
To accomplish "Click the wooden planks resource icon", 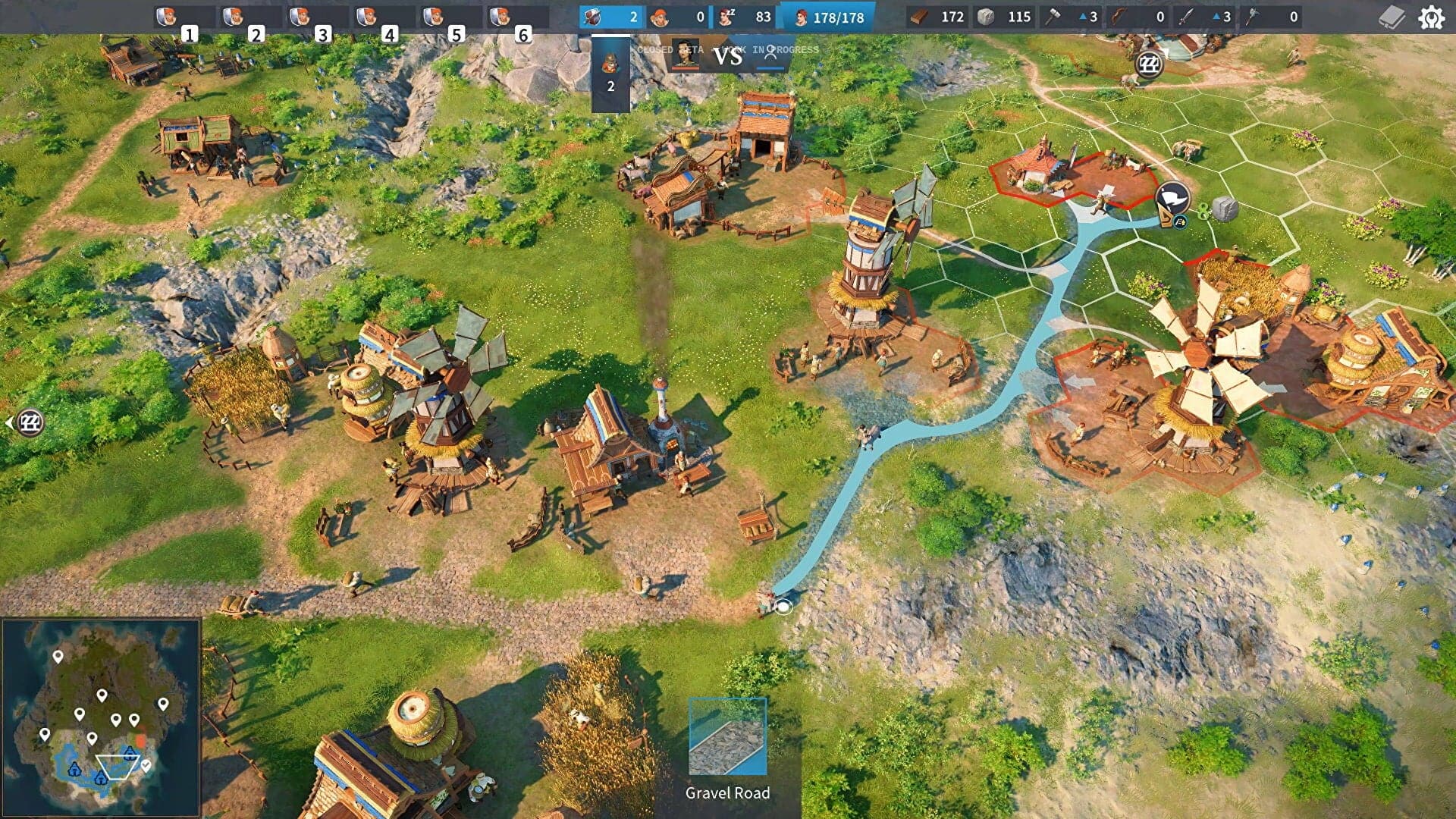I will tap(920, 17).
